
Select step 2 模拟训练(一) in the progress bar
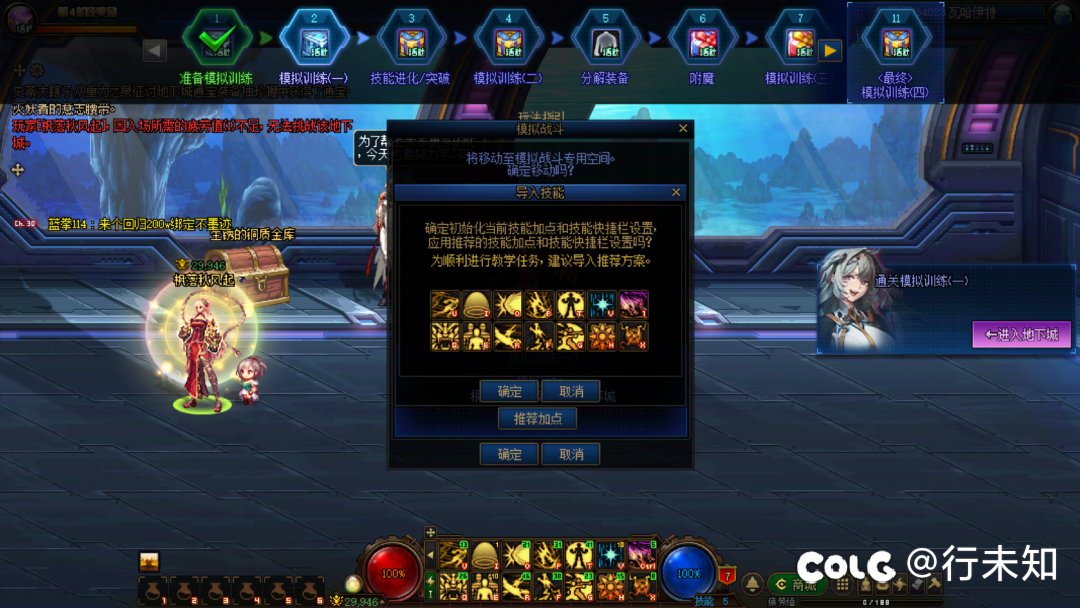(314, 40)
